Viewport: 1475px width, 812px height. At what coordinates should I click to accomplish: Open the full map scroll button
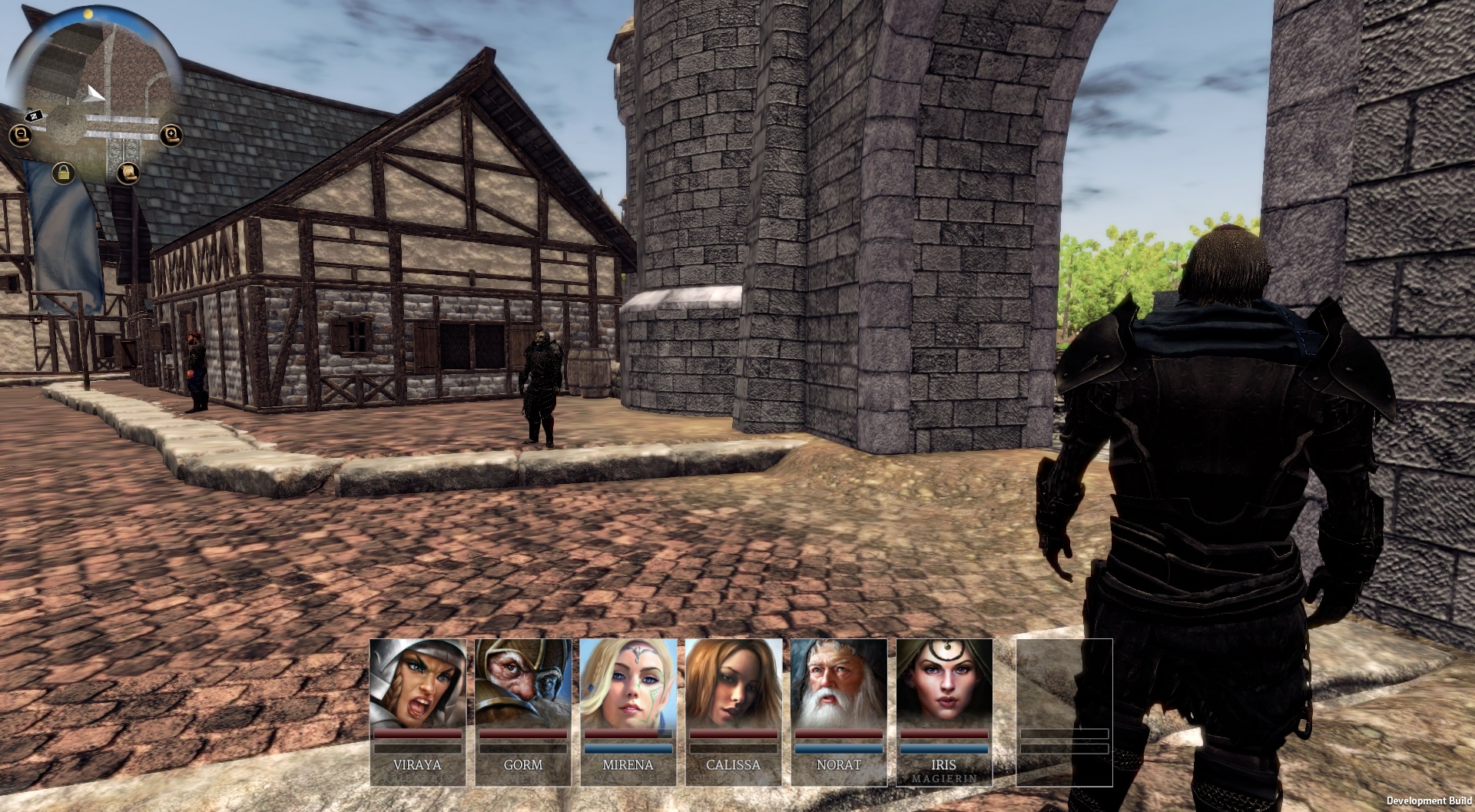click(128, 172)
